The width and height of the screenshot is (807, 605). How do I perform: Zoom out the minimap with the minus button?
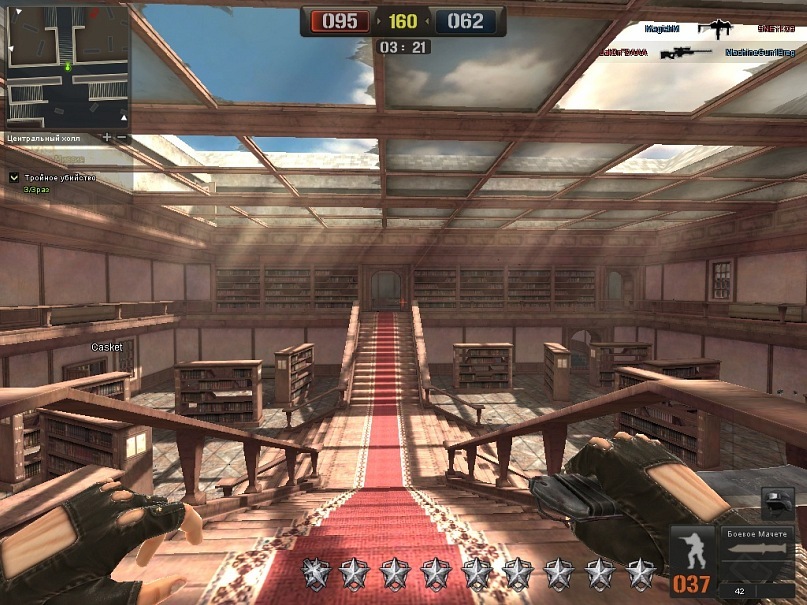122,137
